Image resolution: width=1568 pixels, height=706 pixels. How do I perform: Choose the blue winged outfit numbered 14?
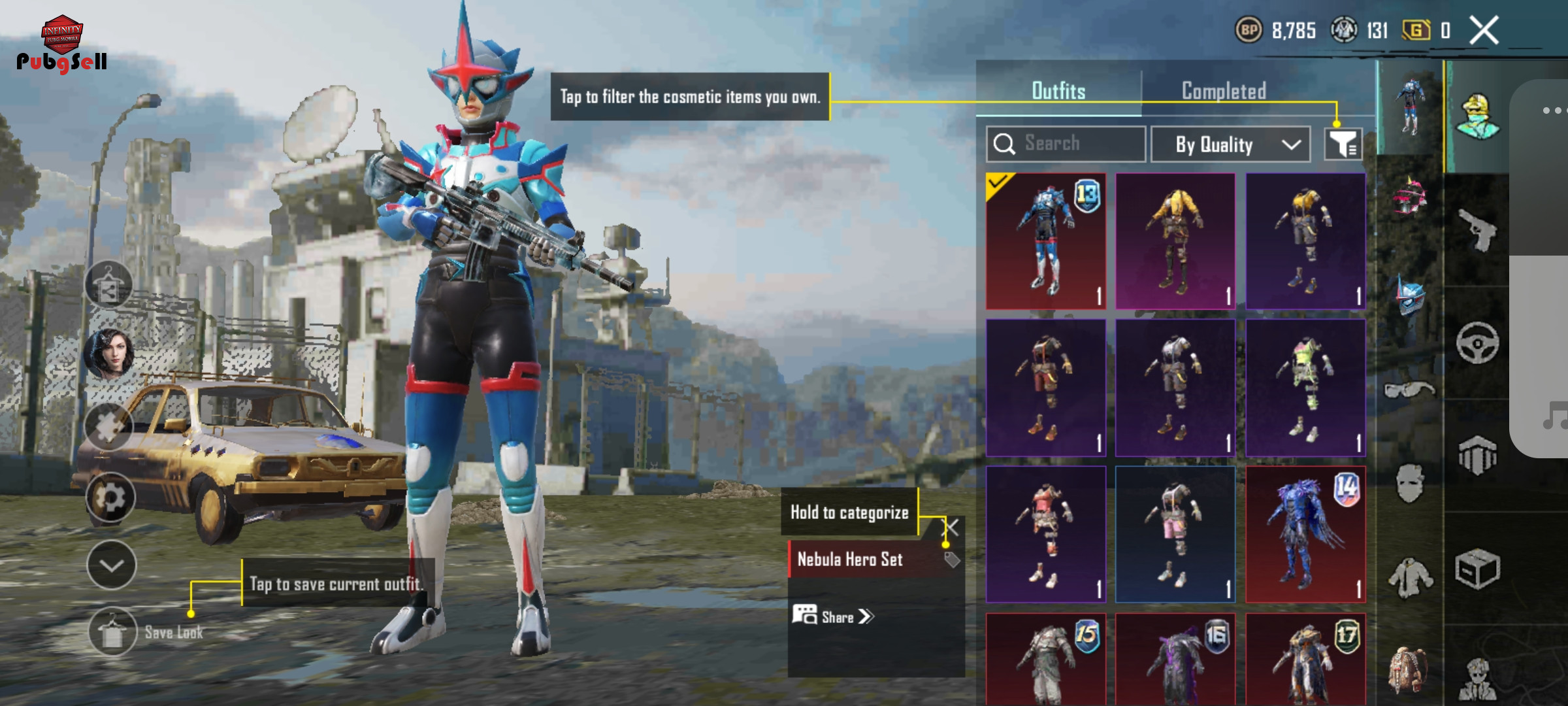1305,534
